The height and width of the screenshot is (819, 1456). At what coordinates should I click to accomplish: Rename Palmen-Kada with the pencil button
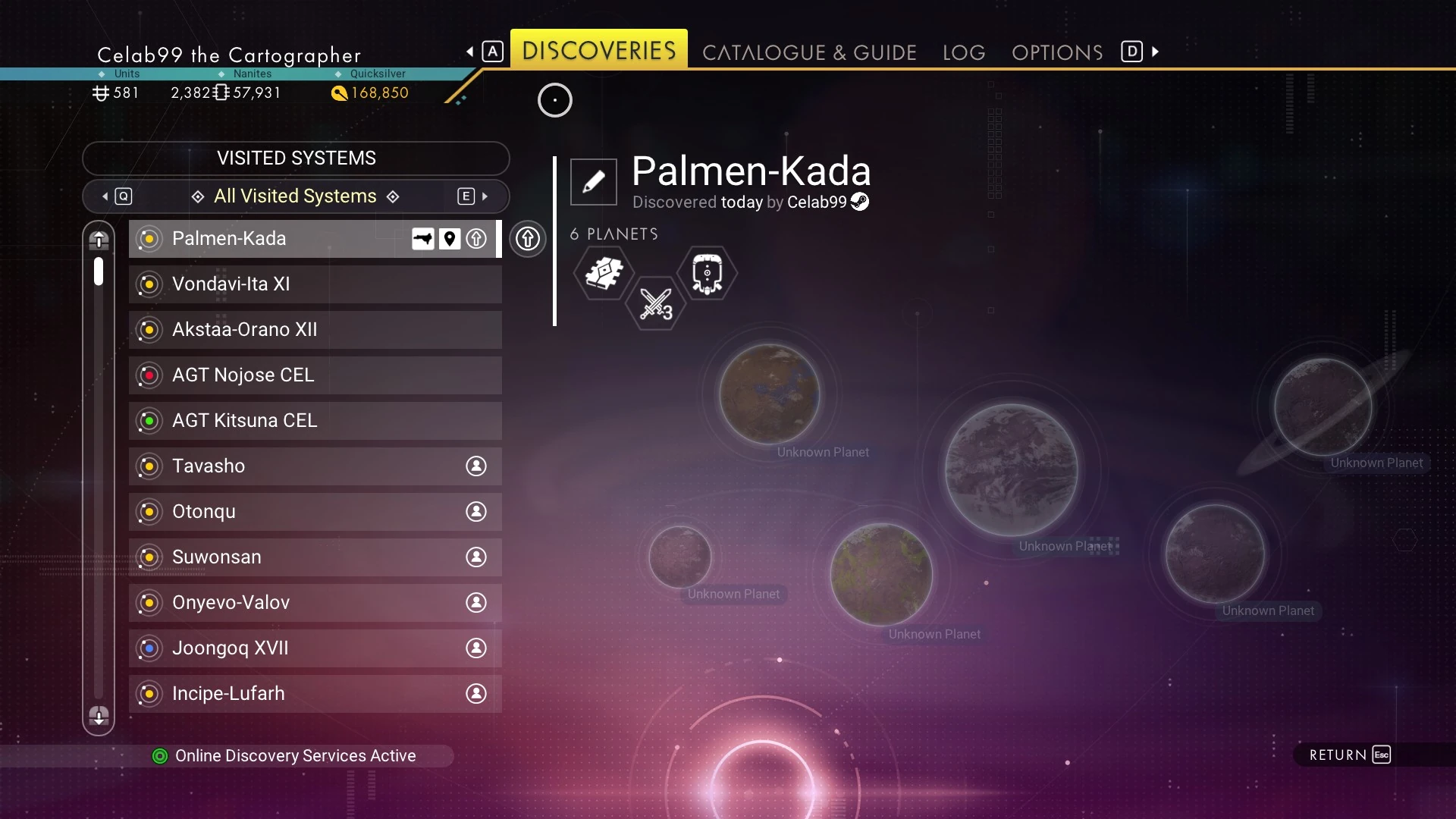point(594,182)
